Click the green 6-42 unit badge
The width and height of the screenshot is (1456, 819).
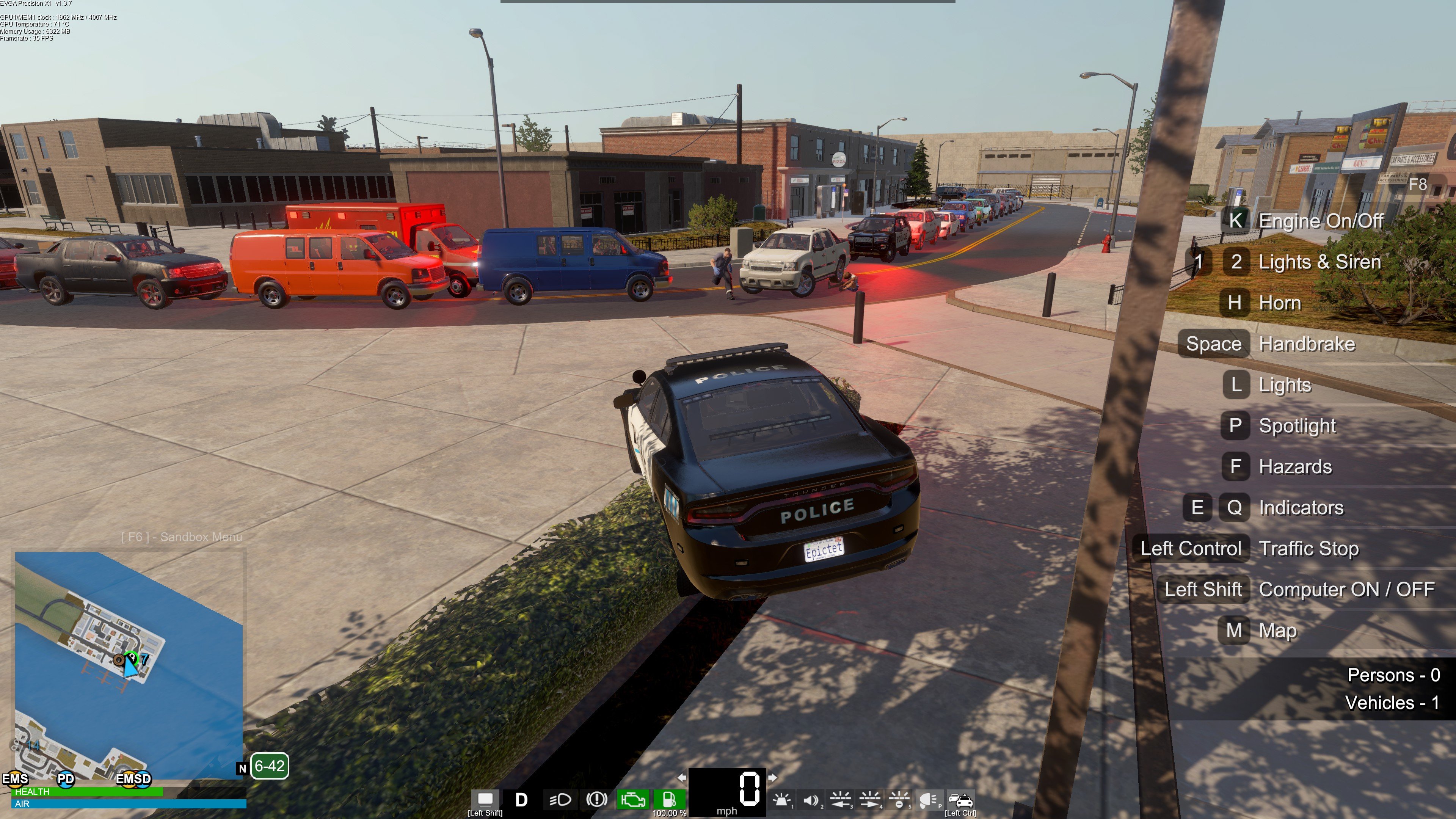[270, 766]
